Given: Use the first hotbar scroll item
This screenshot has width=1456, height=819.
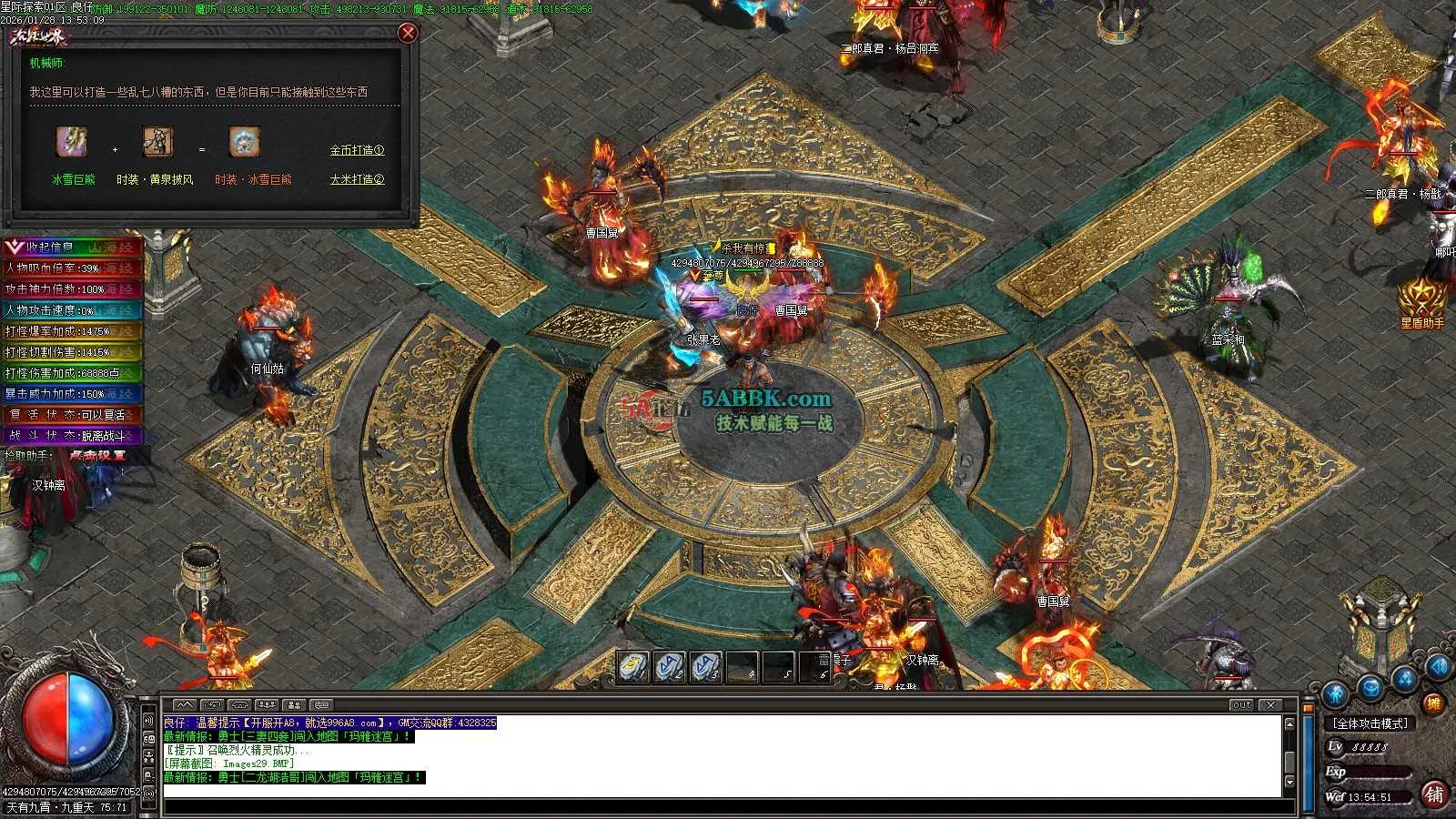Looking at the screenshot, I should pos(632,667).
